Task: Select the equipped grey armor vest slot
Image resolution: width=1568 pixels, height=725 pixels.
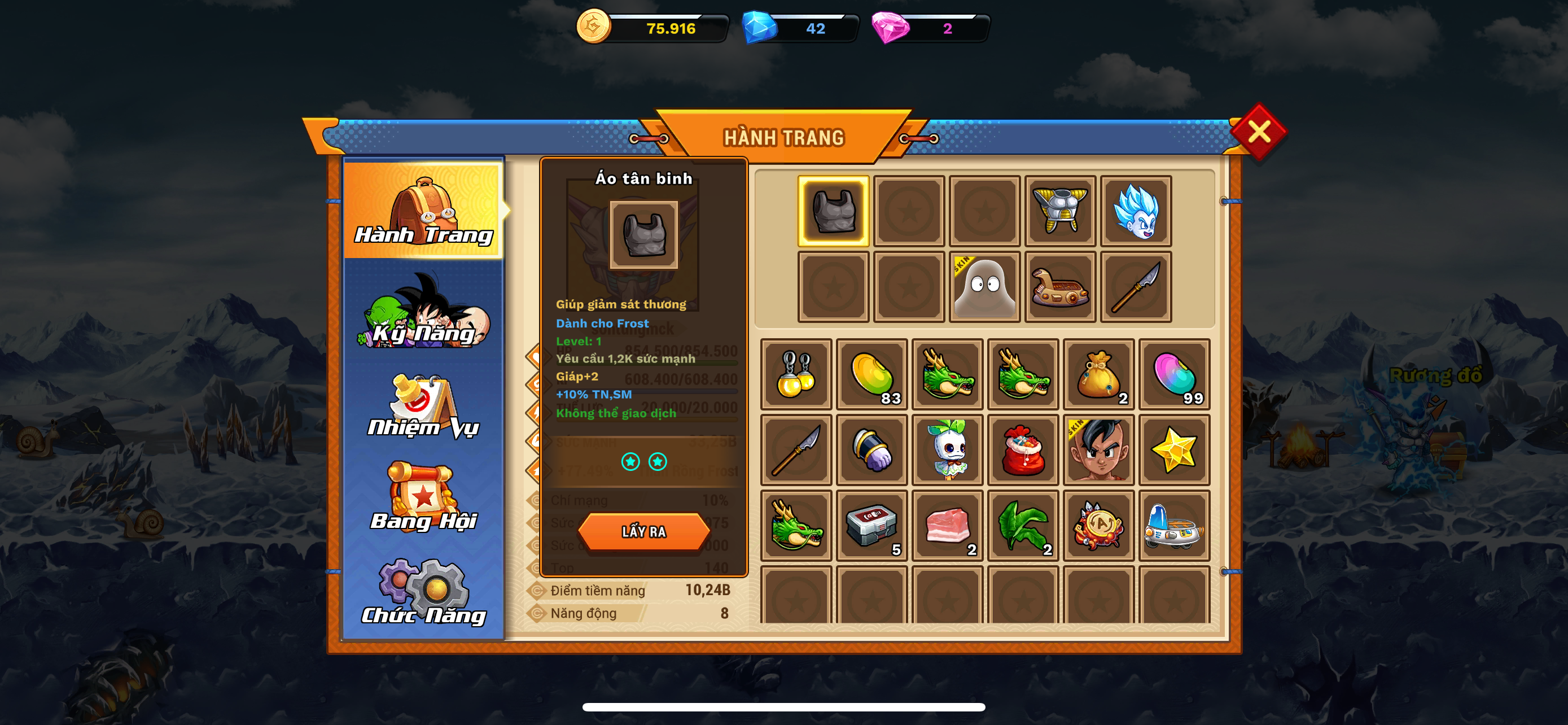Action: [x=833, y=211]
